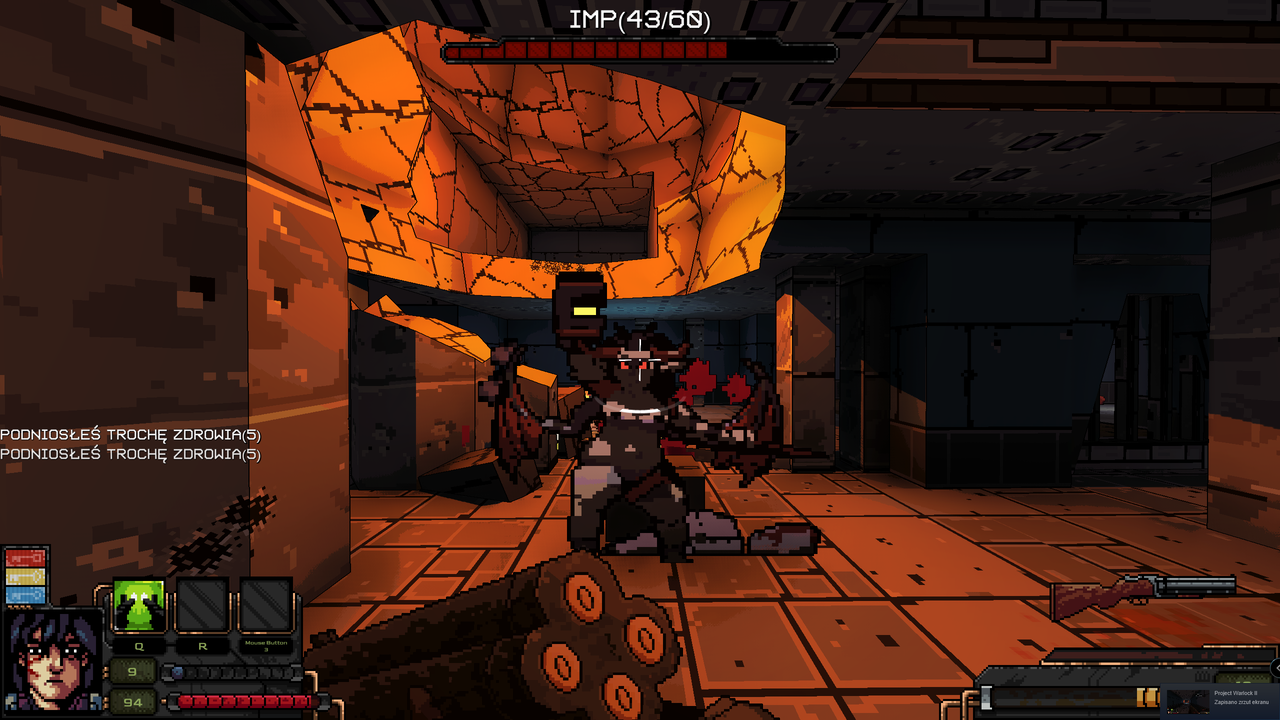Click the Project Warlock II notification title
This screenshot has height=720, width=1280.
(1235, 693)
